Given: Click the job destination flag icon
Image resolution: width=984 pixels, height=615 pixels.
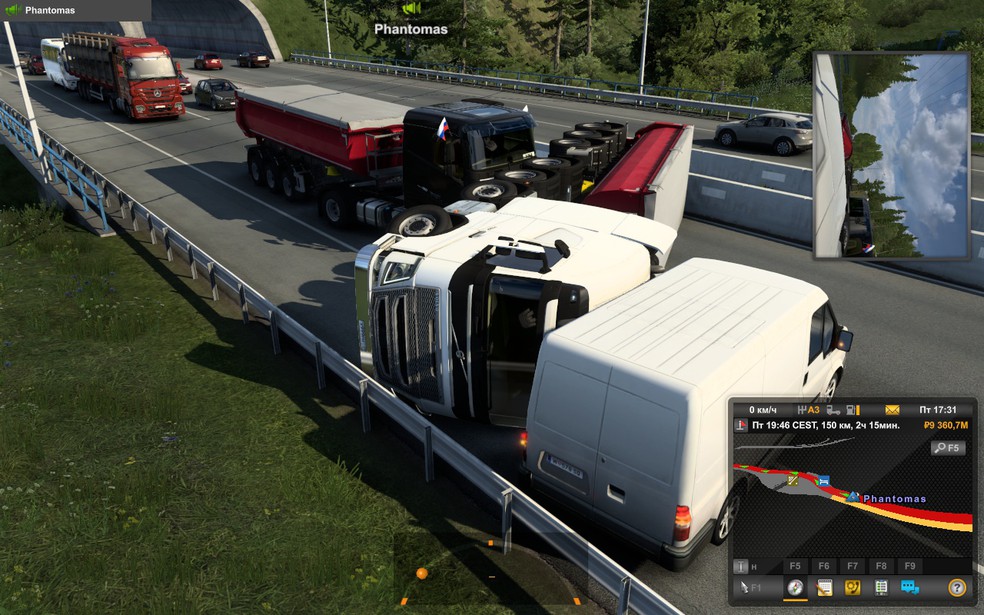Looking at the screenshot, I should pyautogui.click(x=741, y=426).
